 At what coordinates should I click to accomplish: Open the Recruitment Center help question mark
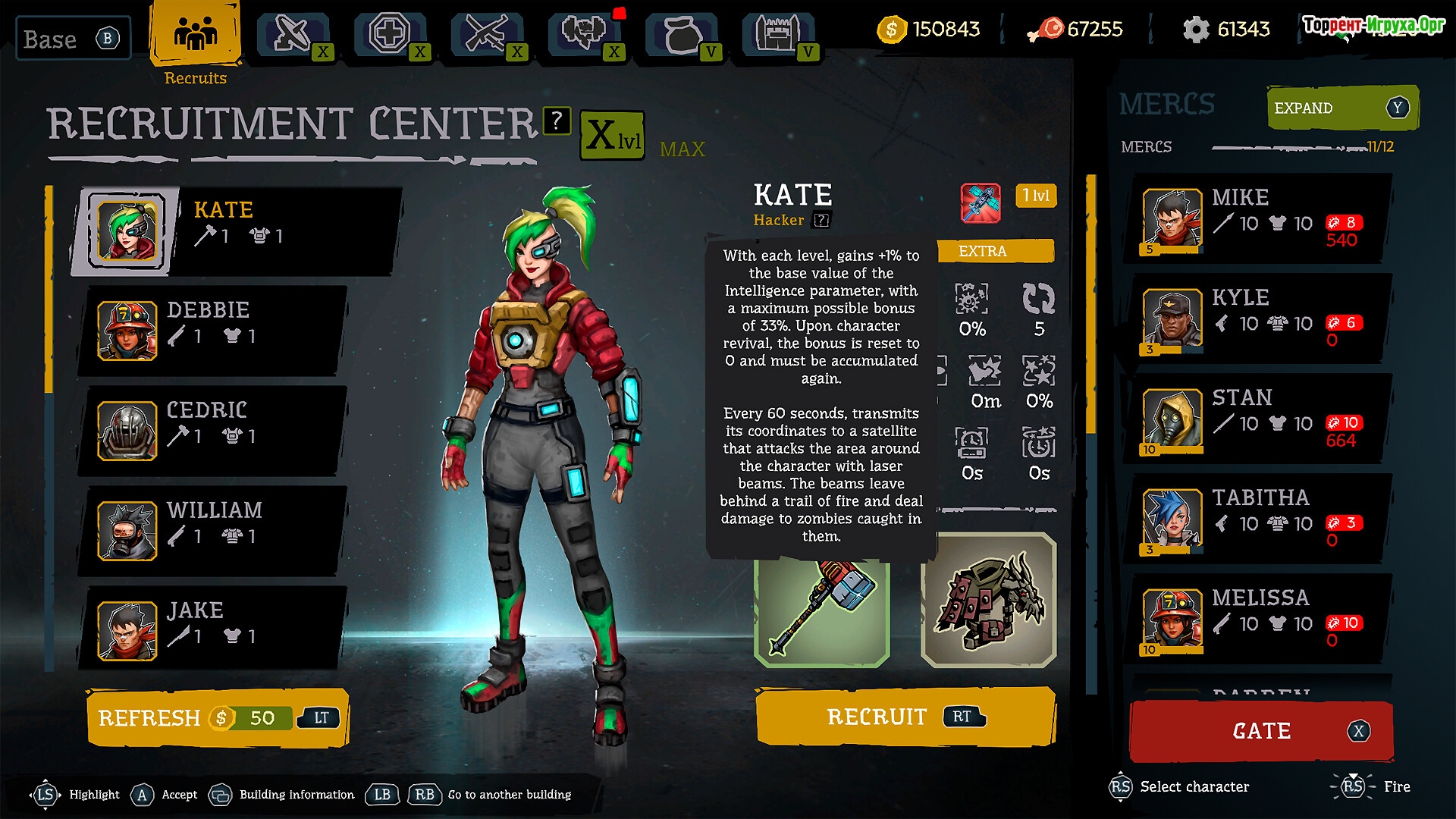pos(557,121)
